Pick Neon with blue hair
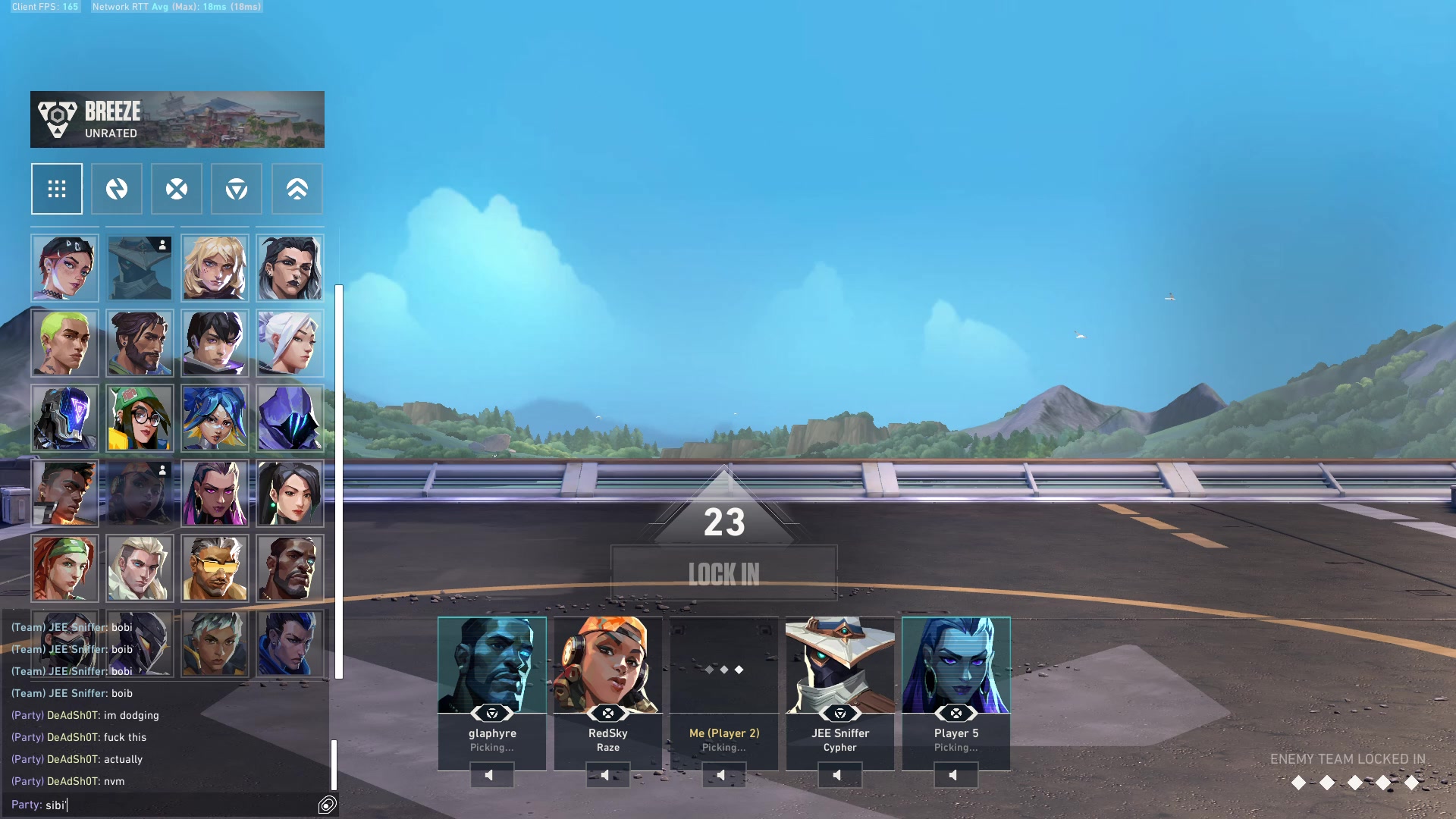This screenshot has height=819, width=1456. (x=215, y=418)
